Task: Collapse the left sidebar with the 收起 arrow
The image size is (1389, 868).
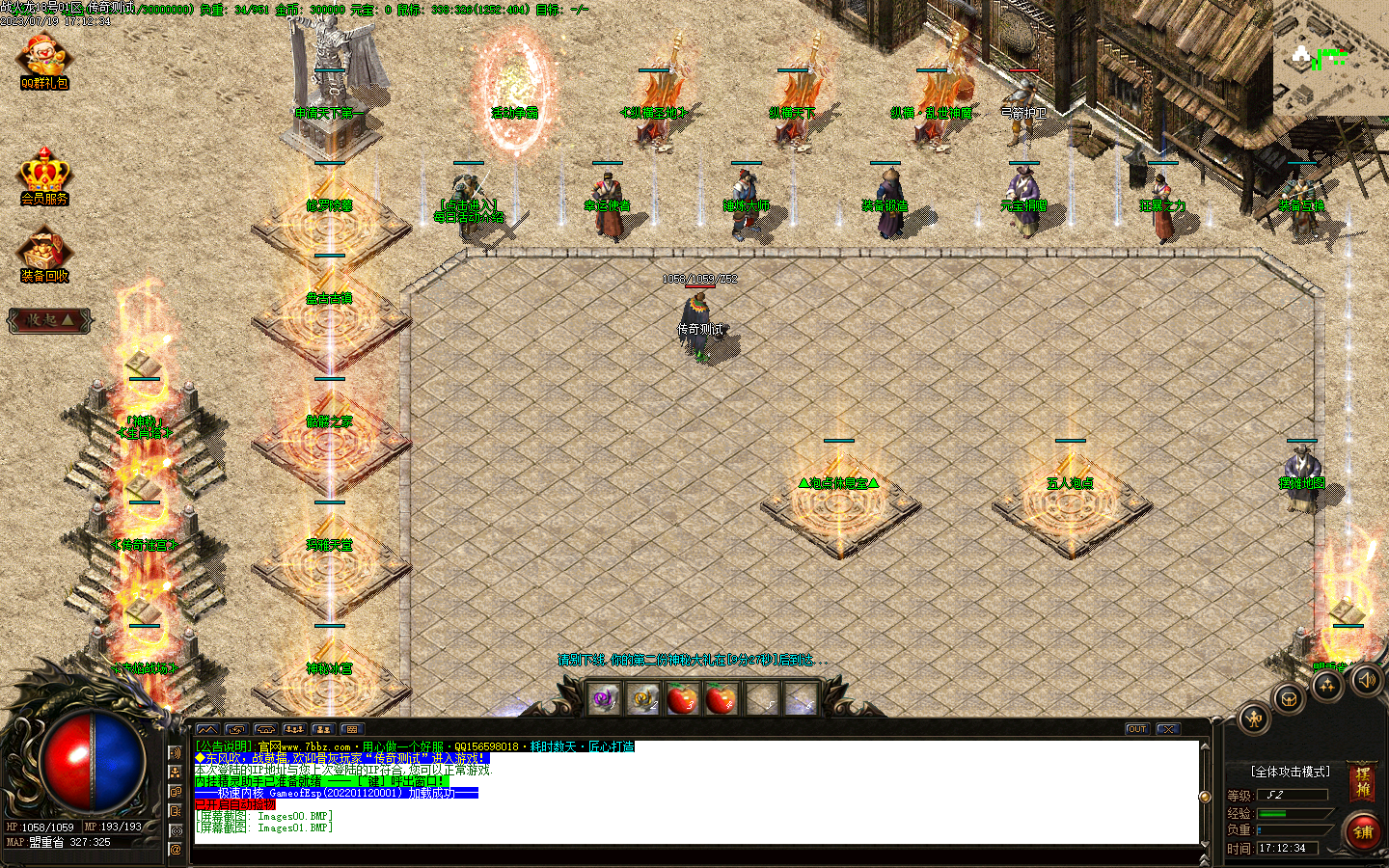Action: [48, 320]
